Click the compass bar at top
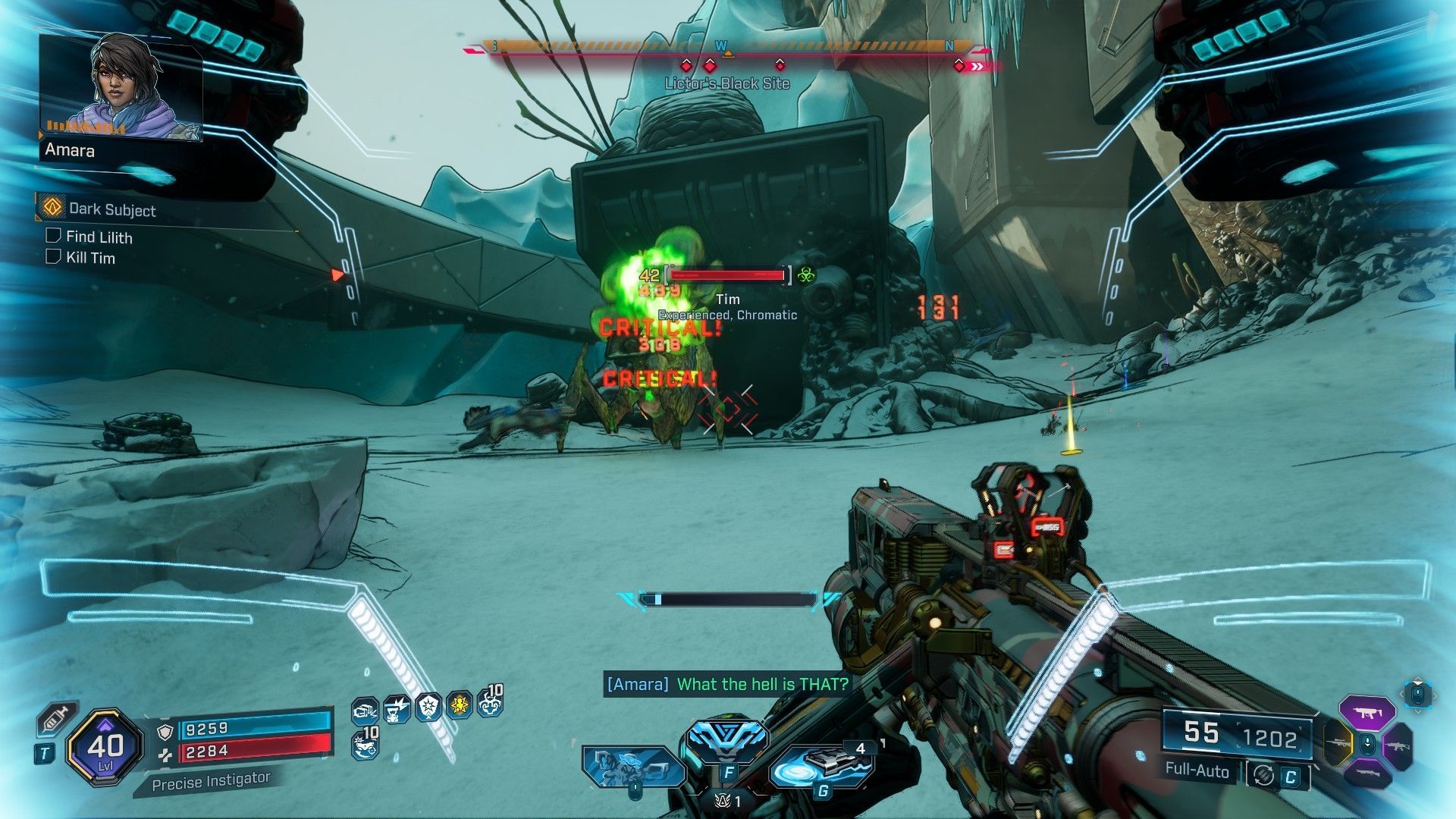 [728, 49]
